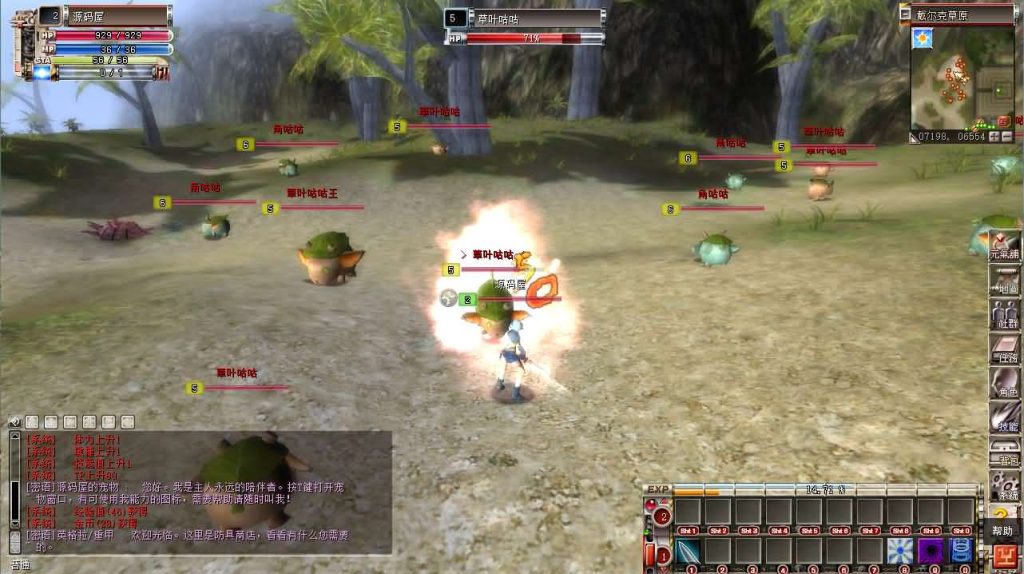Click the red emblem button below help
This screenshot has height=574, width=1024.
[1002, 554]
